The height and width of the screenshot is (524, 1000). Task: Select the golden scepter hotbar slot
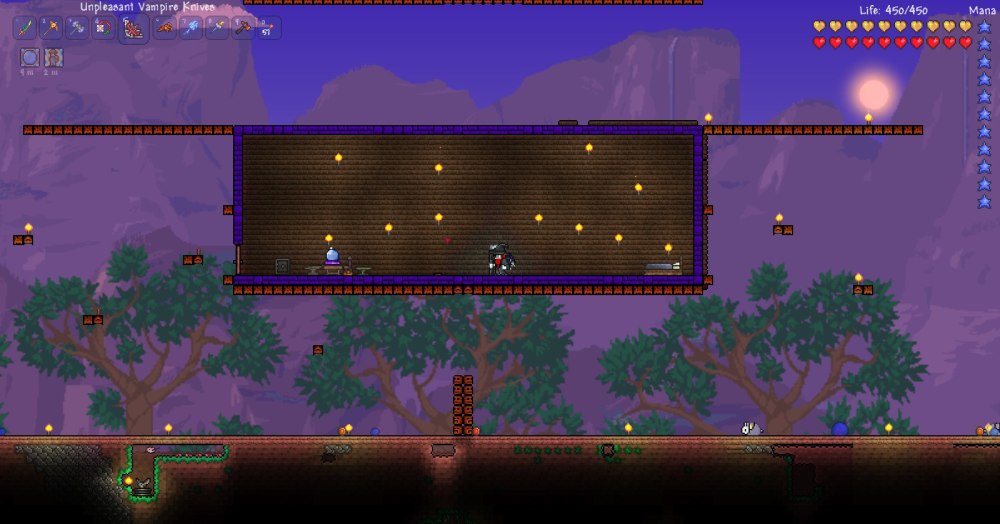pos(217,28)
